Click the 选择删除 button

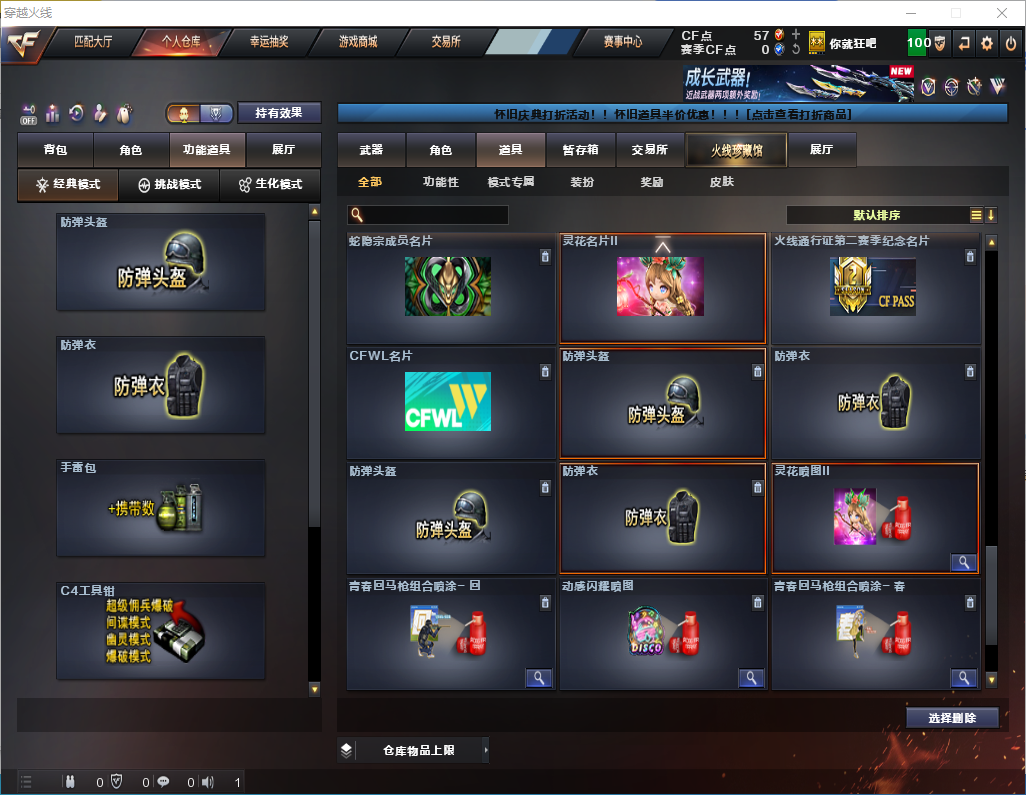click(x=952, y=718)
